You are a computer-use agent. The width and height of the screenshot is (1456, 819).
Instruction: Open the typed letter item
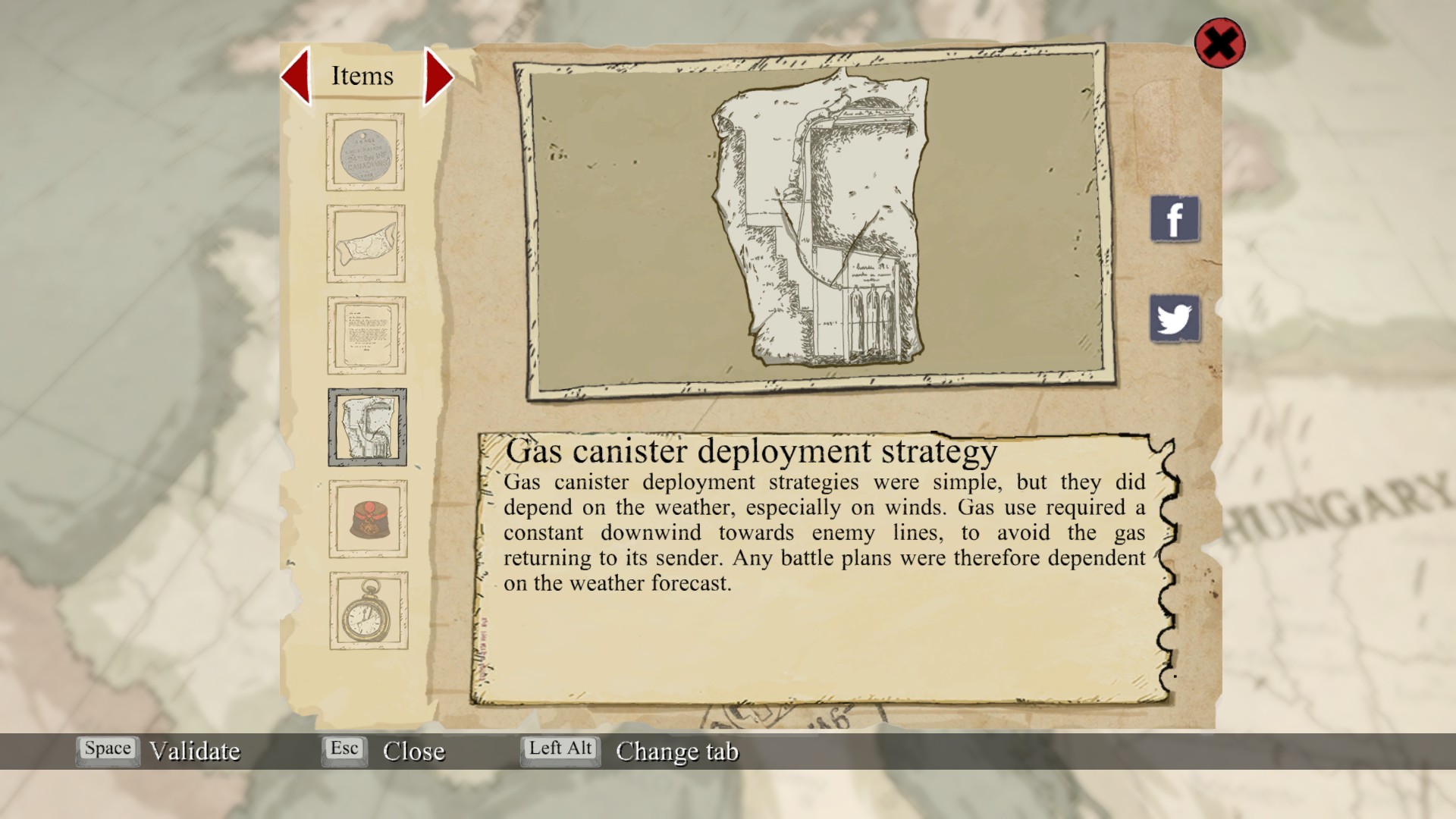click(x=366, y=335)
